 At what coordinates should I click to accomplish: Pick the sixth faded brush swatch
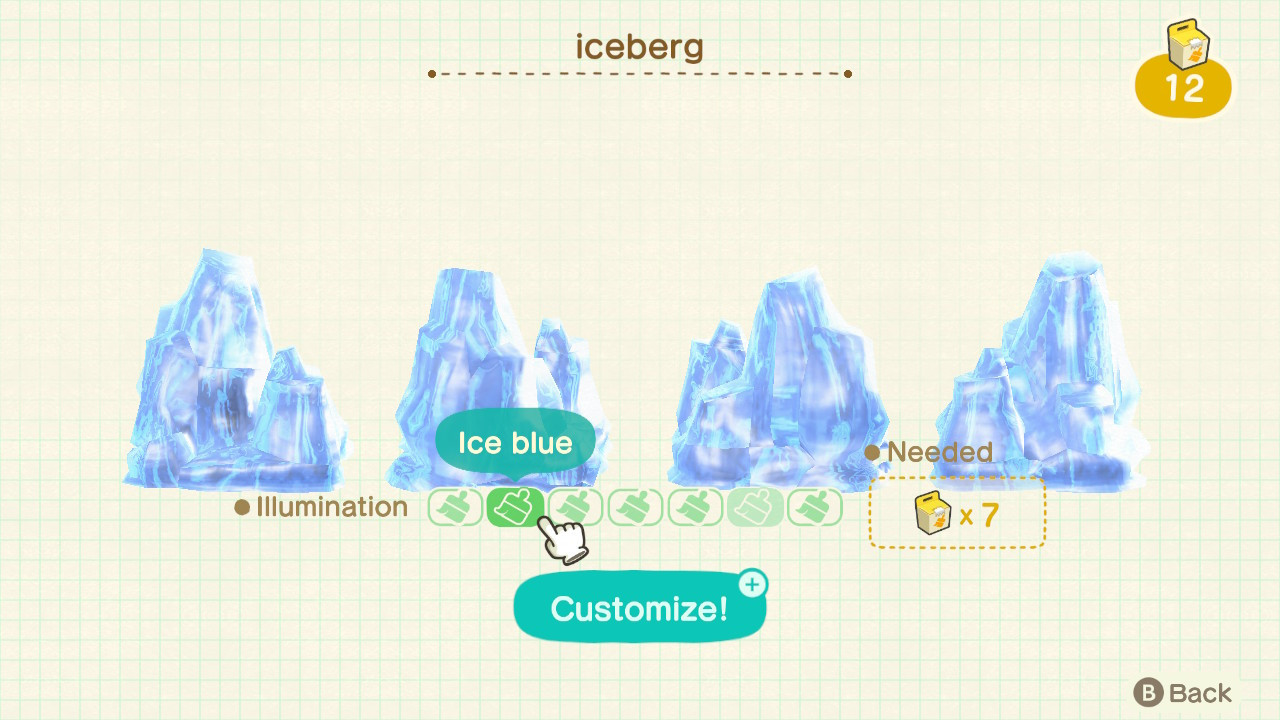[x=755, y=507]
